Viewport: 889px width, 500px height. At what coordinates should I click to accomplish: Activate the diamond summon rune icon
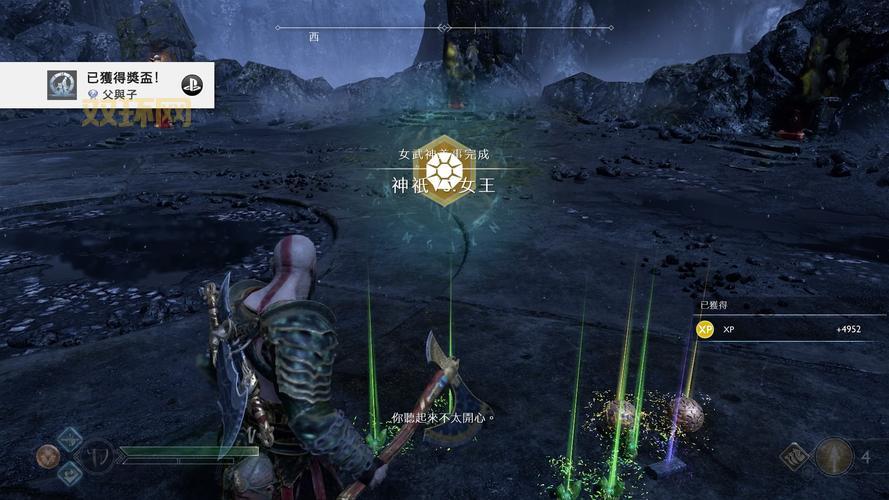pos(795,457)
